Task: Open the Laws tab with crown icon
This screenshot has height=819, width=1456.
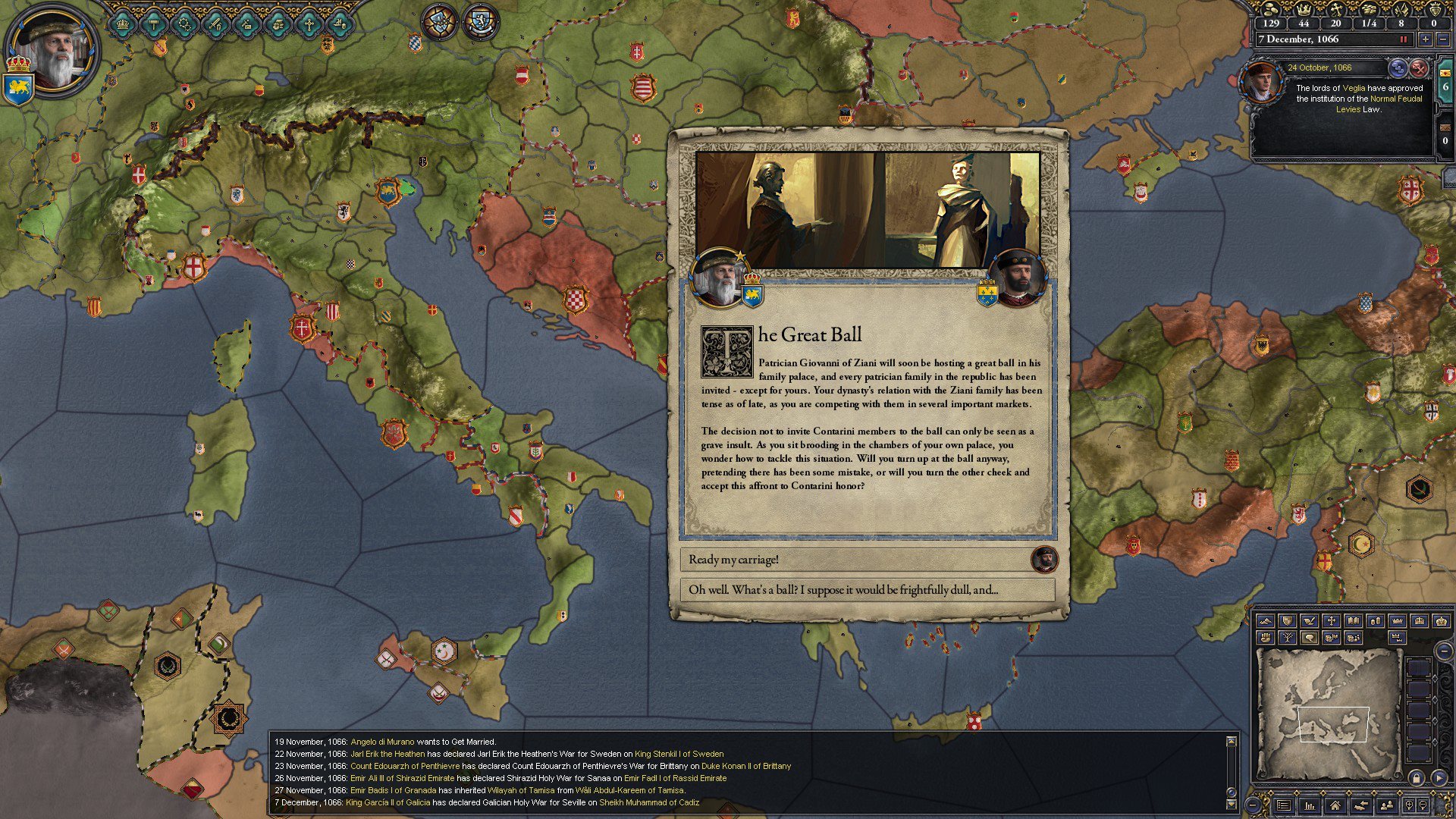Action: 123,24
